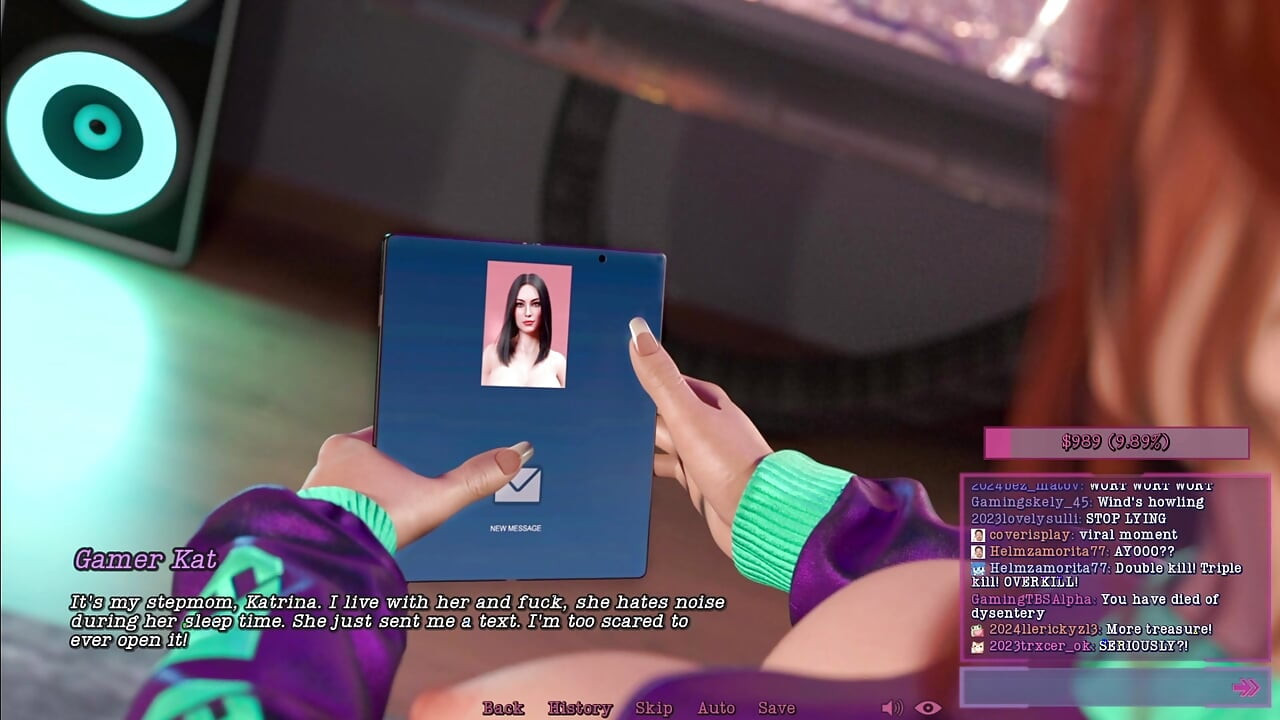Go Back to the previous scene
Image resolution: width=1280 pixels, height=720 pixels.
(506, 707)
